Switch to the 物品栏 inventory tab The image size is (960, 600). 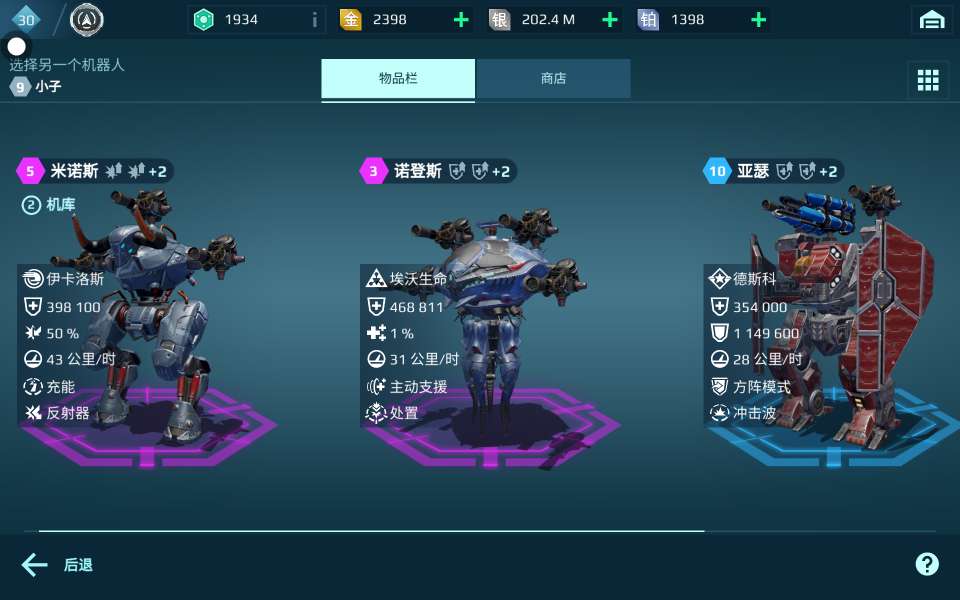click(398, 79)
